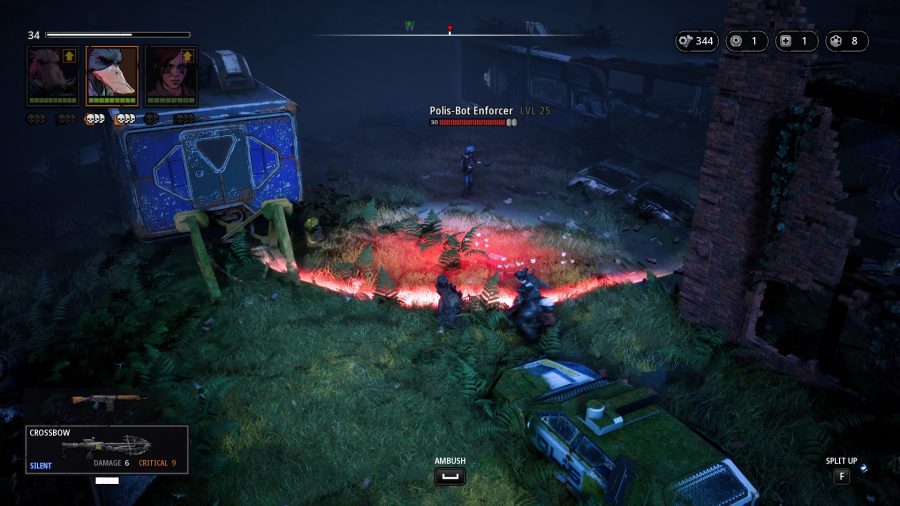Screen dimensions: 900x506
Task: Select the boar character portrait
Action: [x=51, y=74]
